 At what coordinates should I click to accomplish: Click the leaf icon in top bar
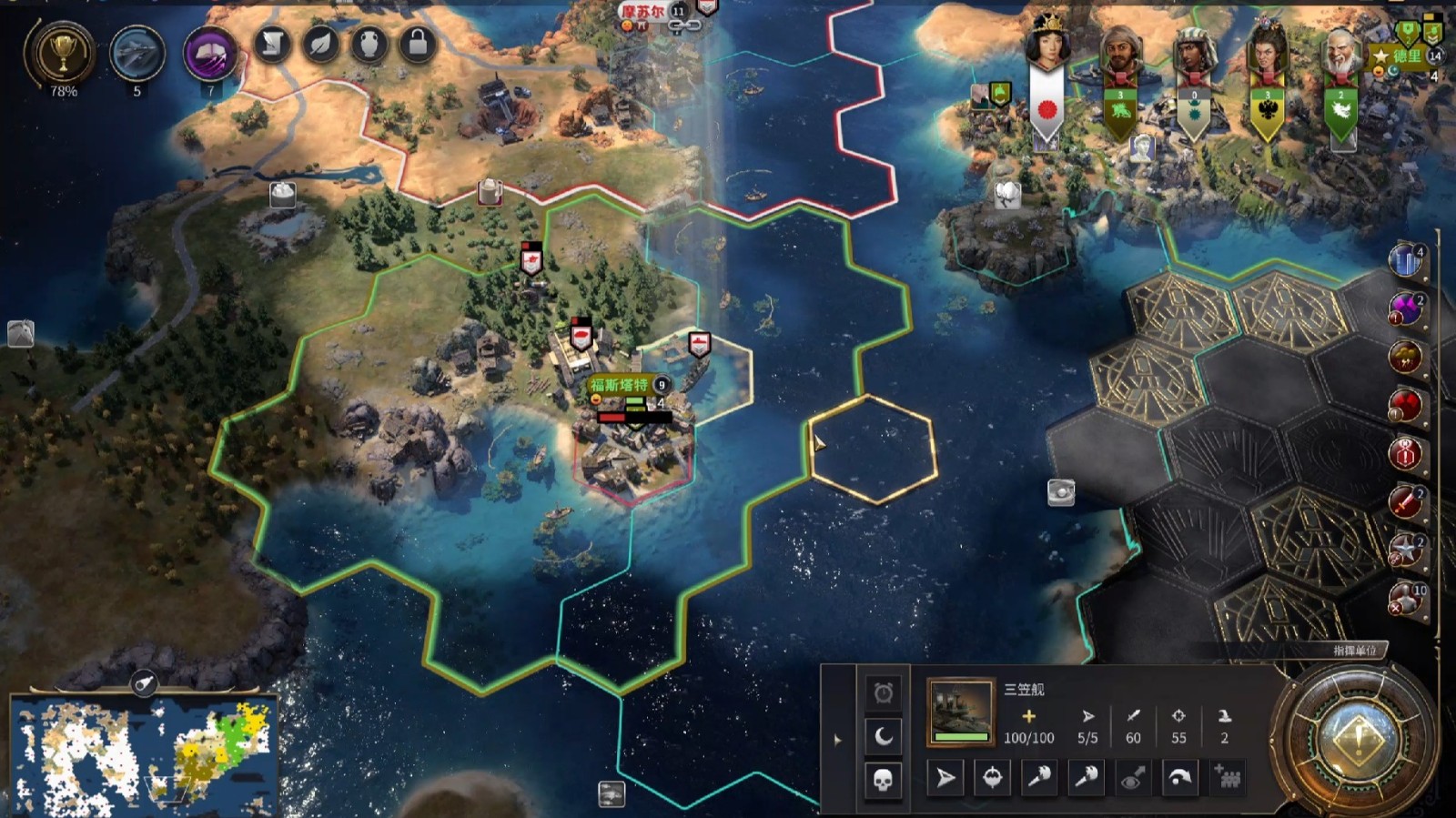[x=320, y=44]
